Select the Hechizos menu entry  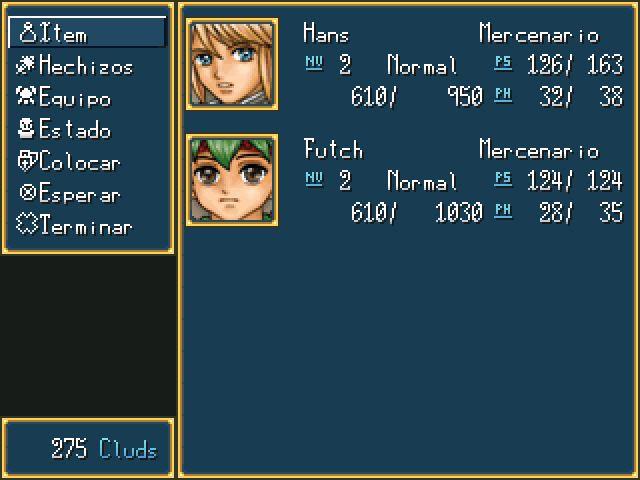click(x=87, y=66)
